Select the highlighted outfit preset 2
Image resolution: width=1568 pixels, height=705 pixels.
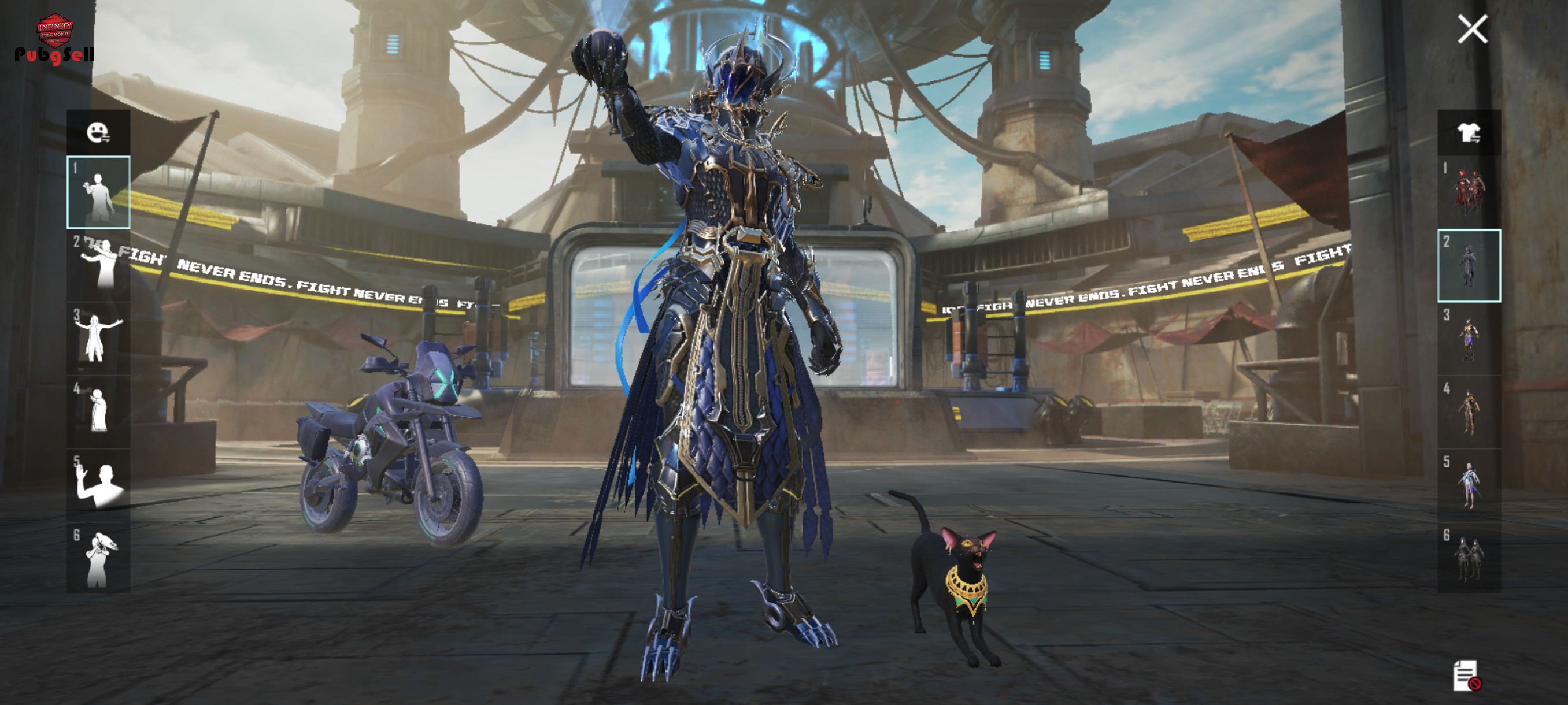point(1468,265)
